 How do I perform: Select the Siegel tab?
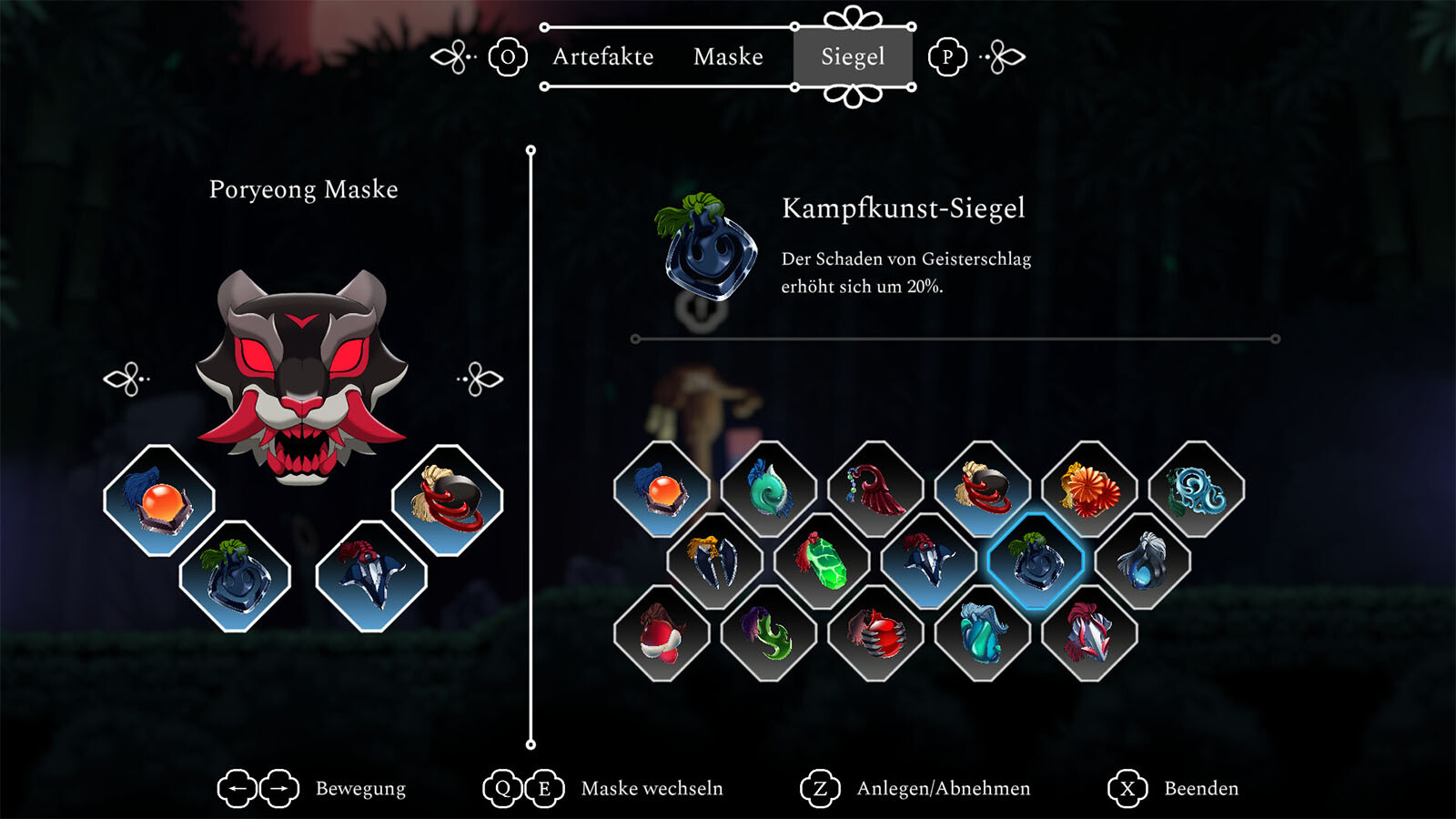853,56
